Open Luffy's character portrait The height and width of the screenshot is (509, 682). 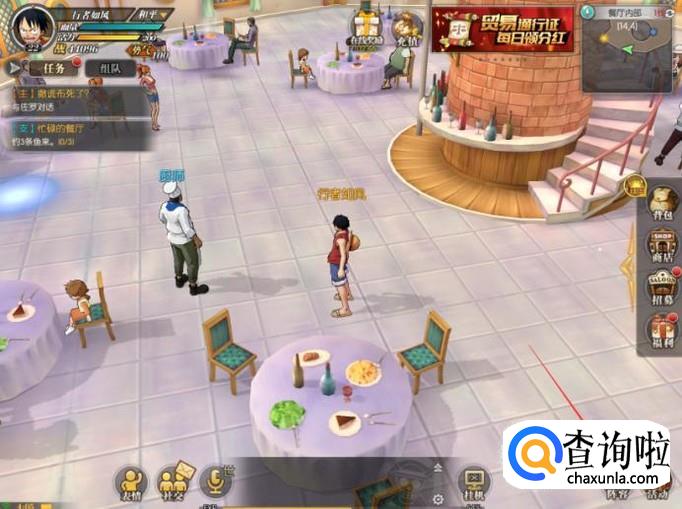[30, 26]
